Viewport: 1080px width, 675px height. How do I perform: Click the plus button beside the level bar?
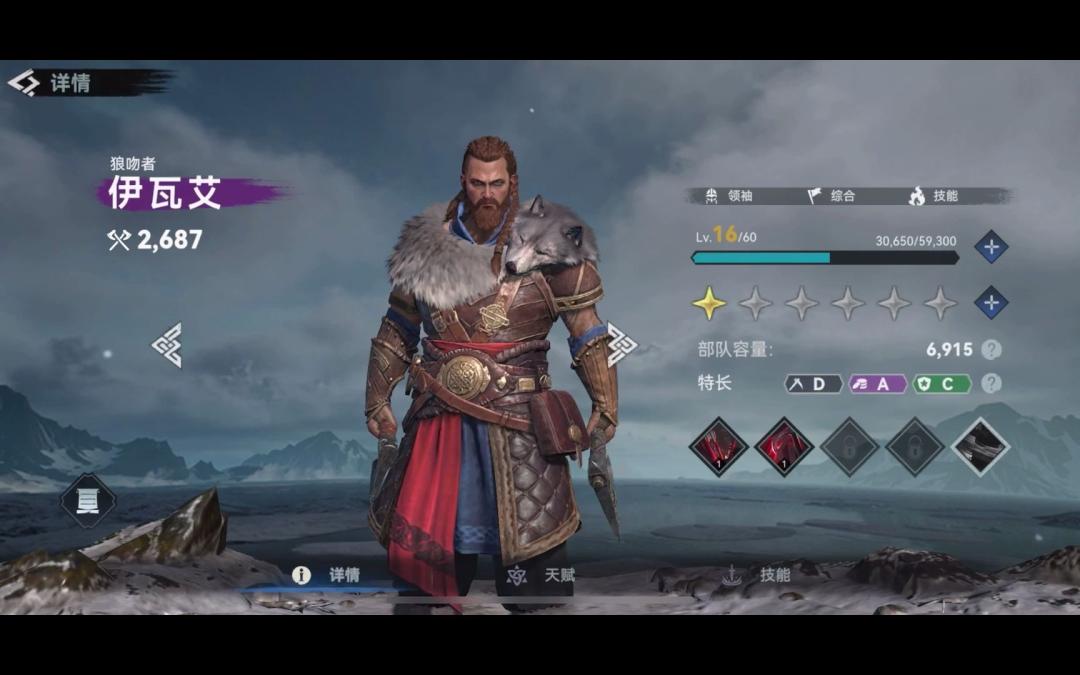pyautogui.click(x=990, y=247)
